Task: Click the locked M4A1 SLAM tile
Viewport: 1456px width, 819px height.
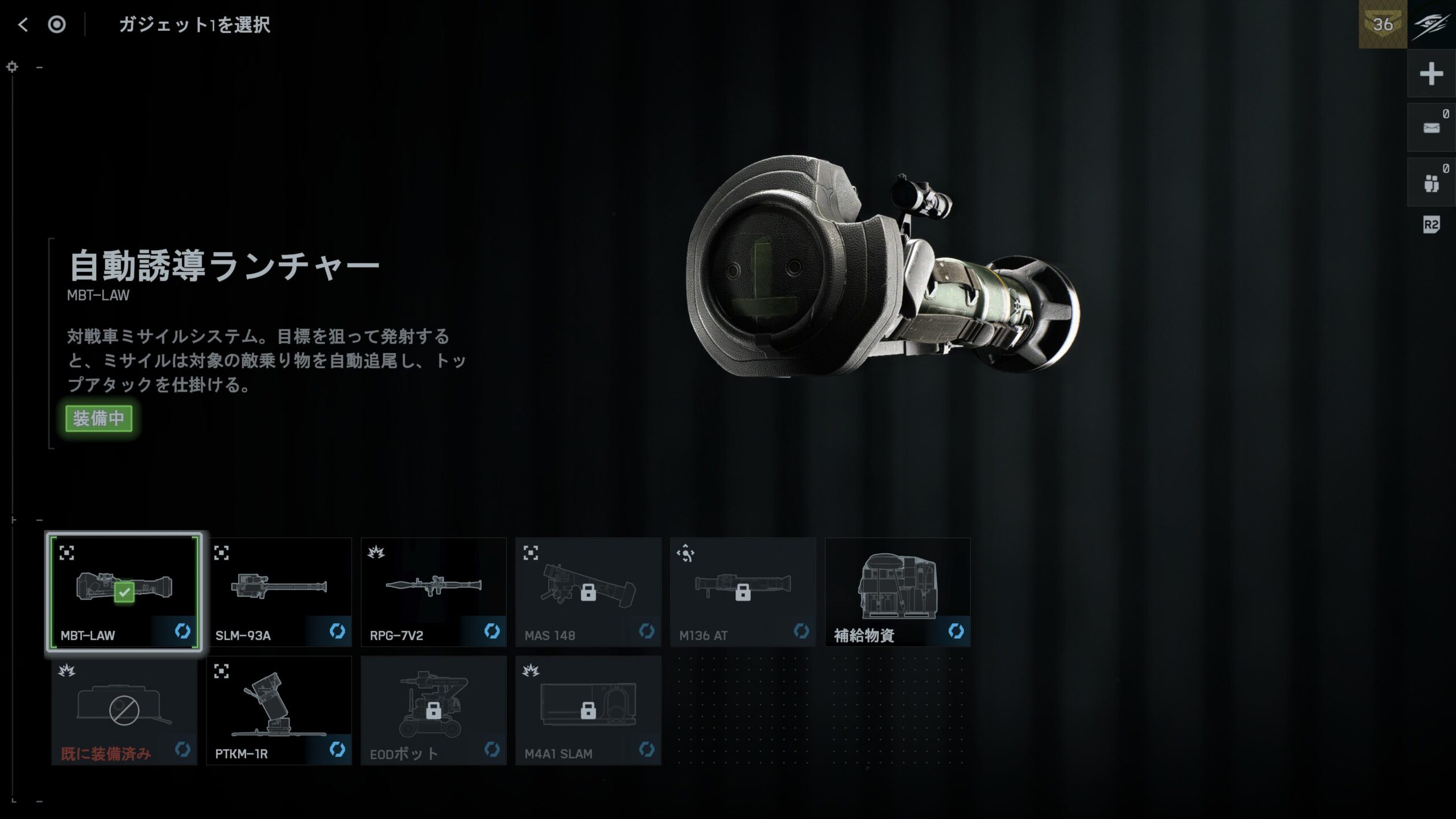Action: pyautogui.click(x=588, y=710)
